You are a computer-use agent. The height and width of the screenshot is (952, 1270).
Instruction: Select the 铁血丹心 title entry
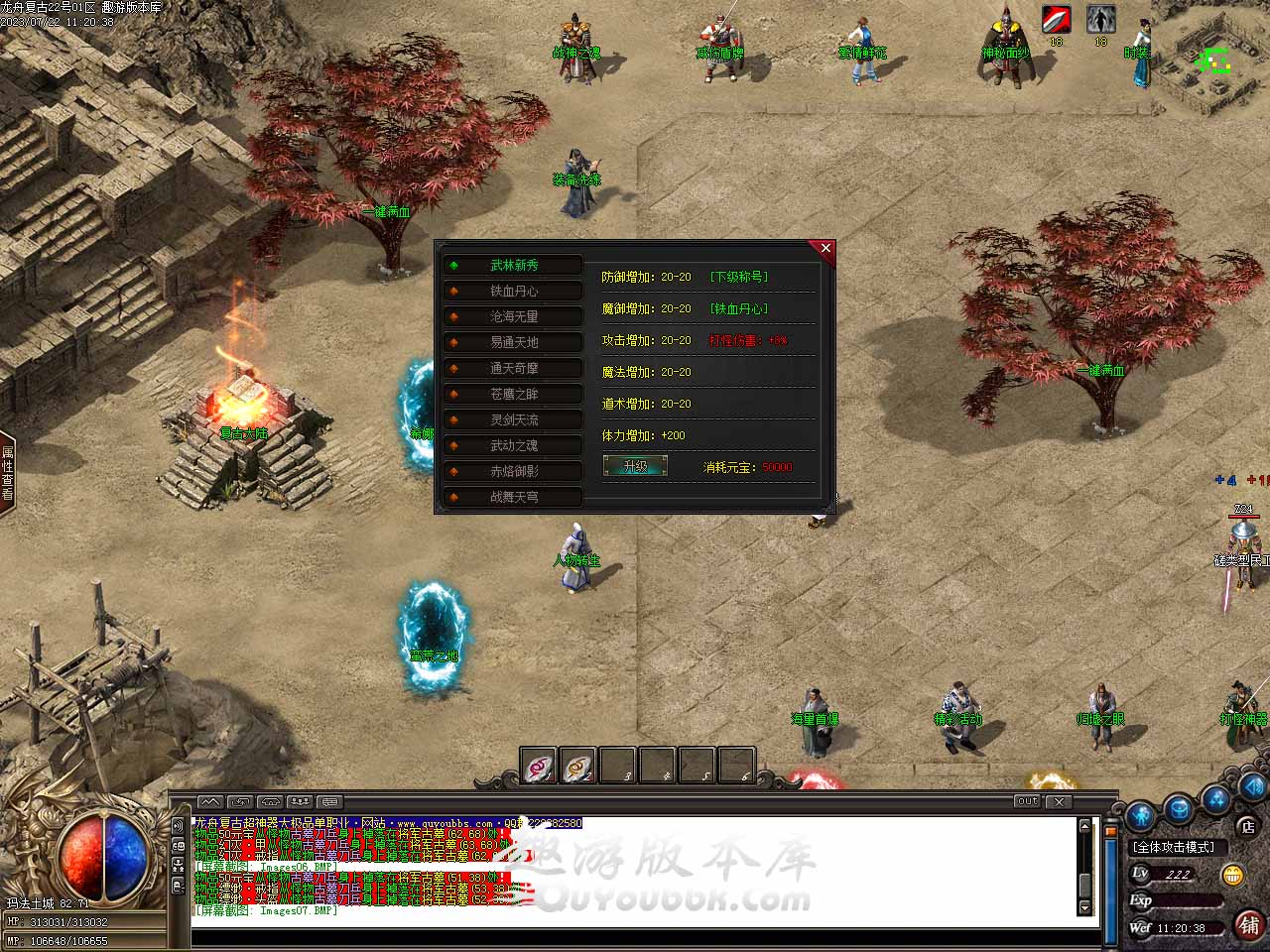[513, 291]
